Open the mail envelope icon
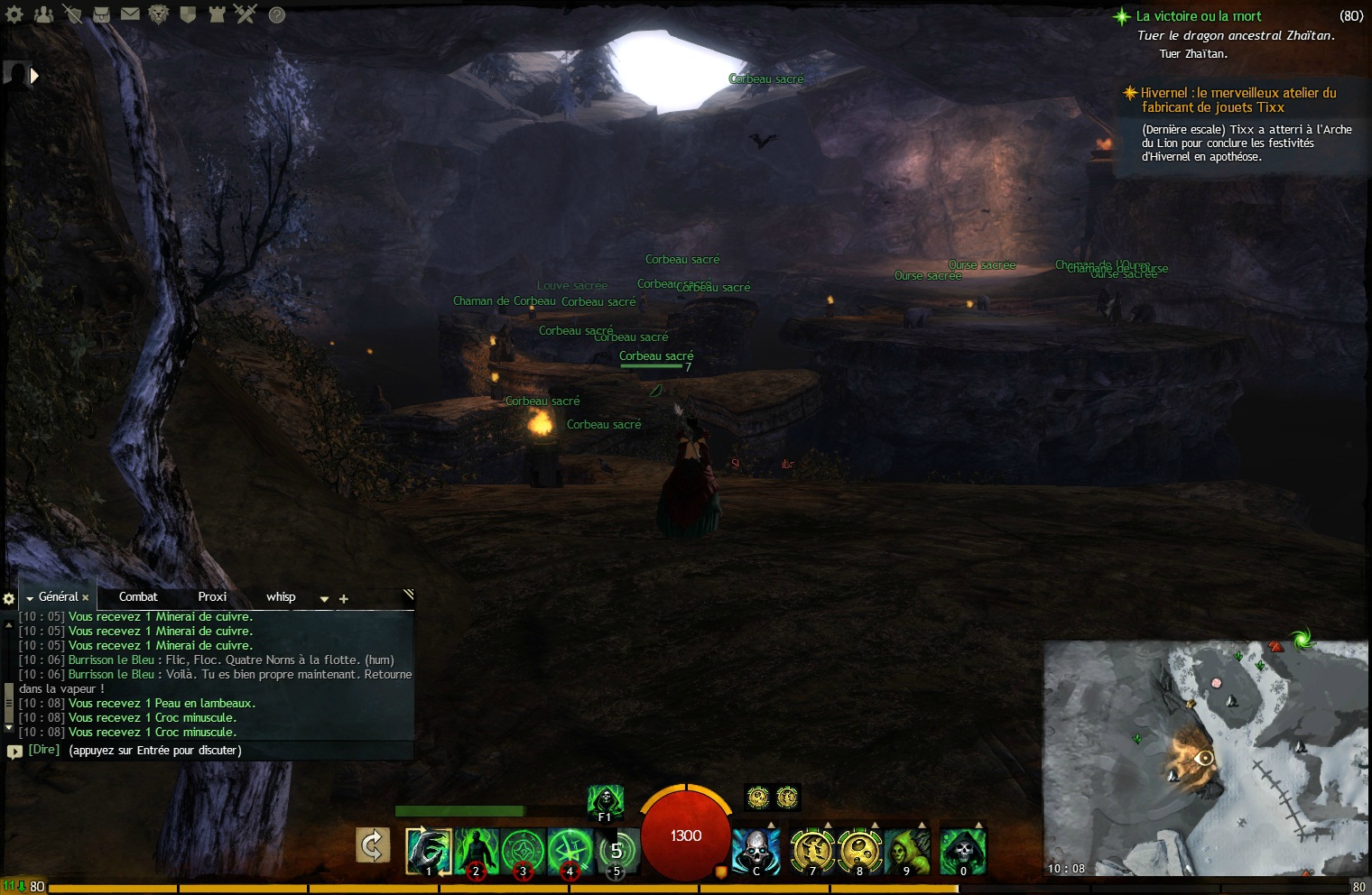Screen dimensions: 1372x895 pyautogui.click(x=130, y=14)
